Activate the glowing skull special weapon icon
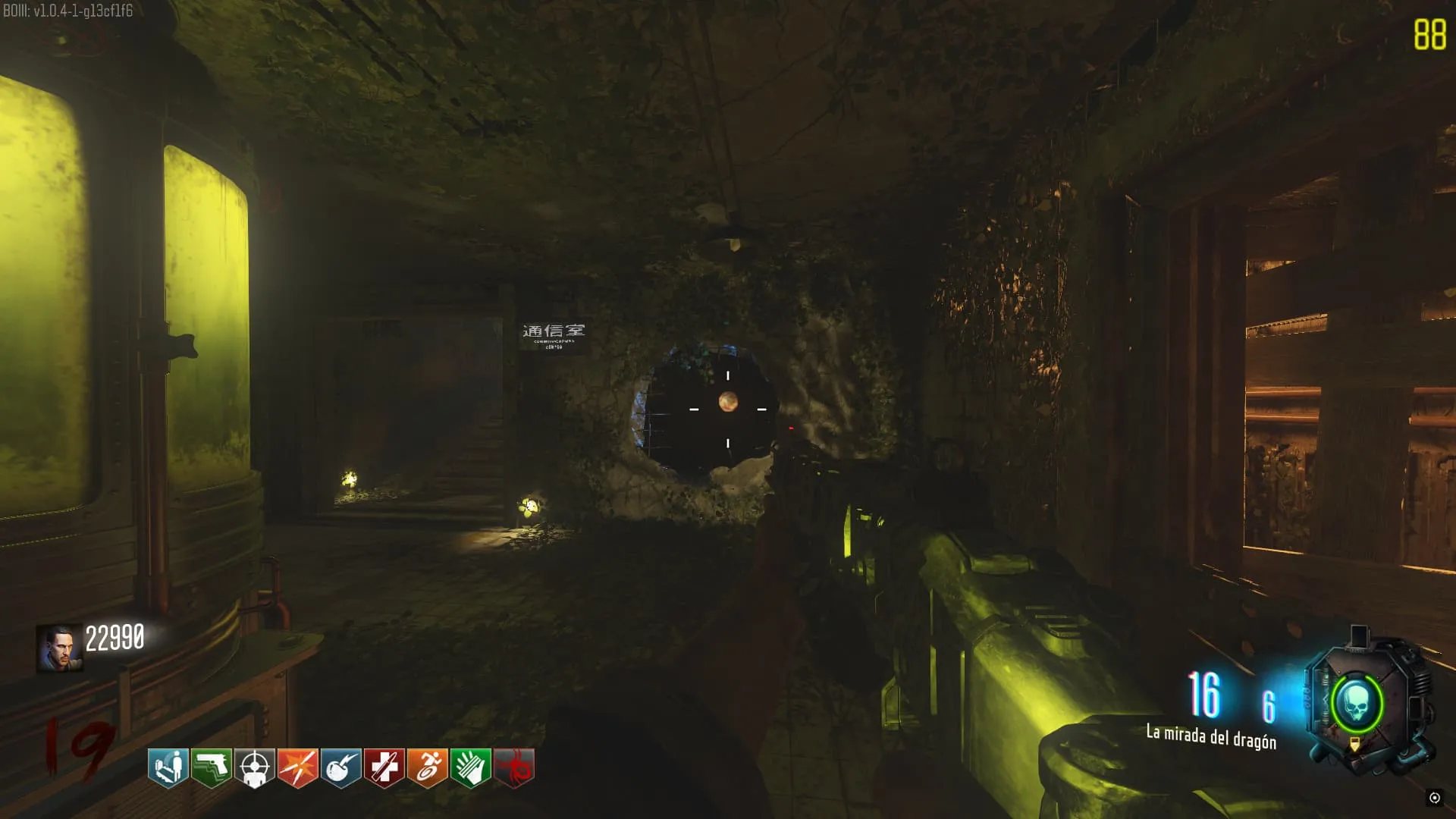The image size is (1456, 819). [1357, 704]
